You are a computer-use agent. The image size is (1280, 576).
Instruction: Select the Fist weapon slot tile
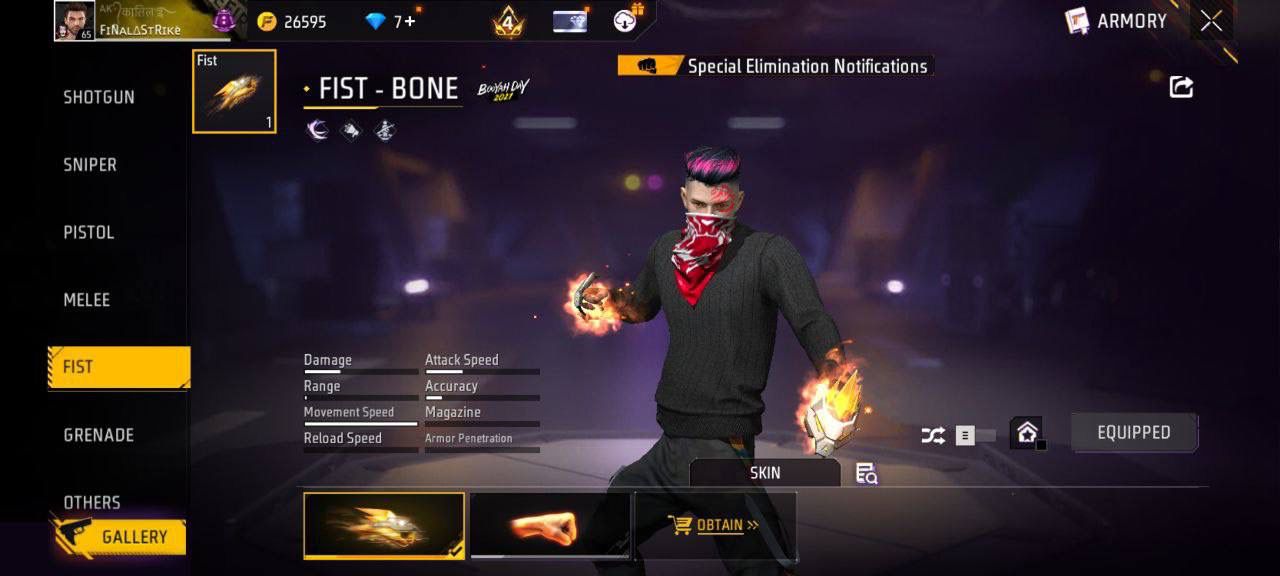pos(234,91)
